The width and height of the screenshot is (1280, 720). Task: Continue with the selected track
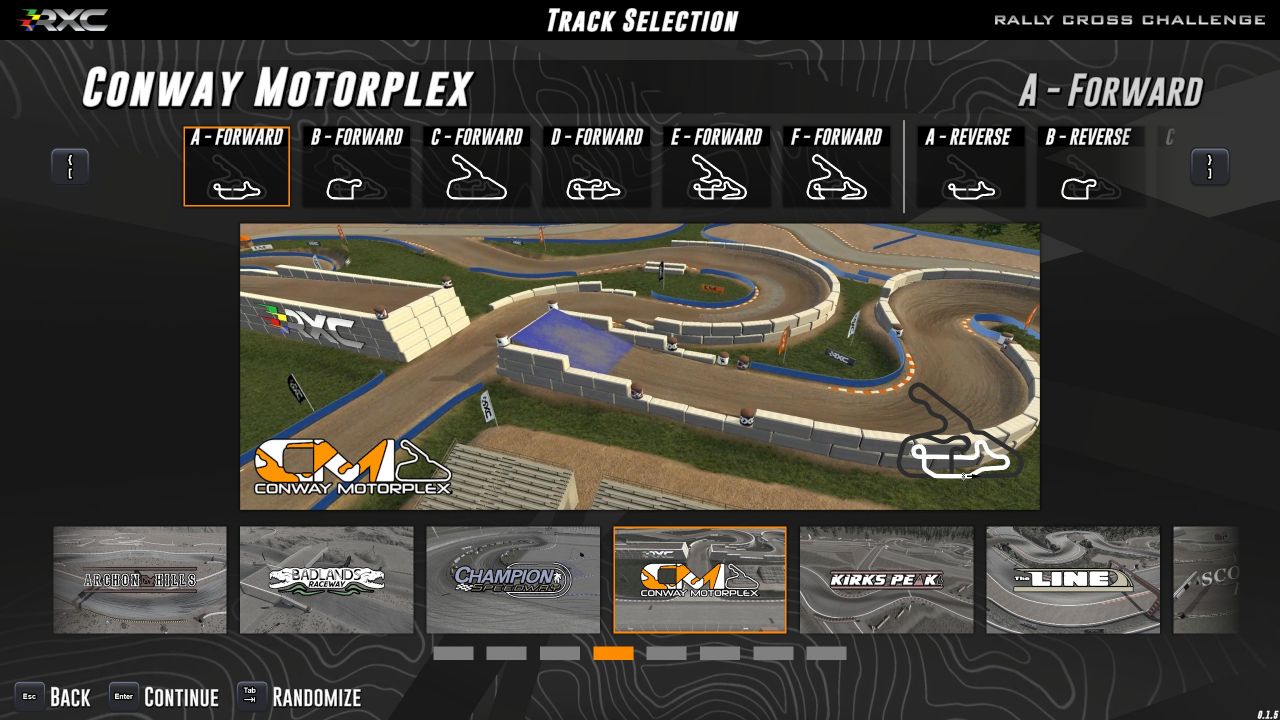[164, 697]
